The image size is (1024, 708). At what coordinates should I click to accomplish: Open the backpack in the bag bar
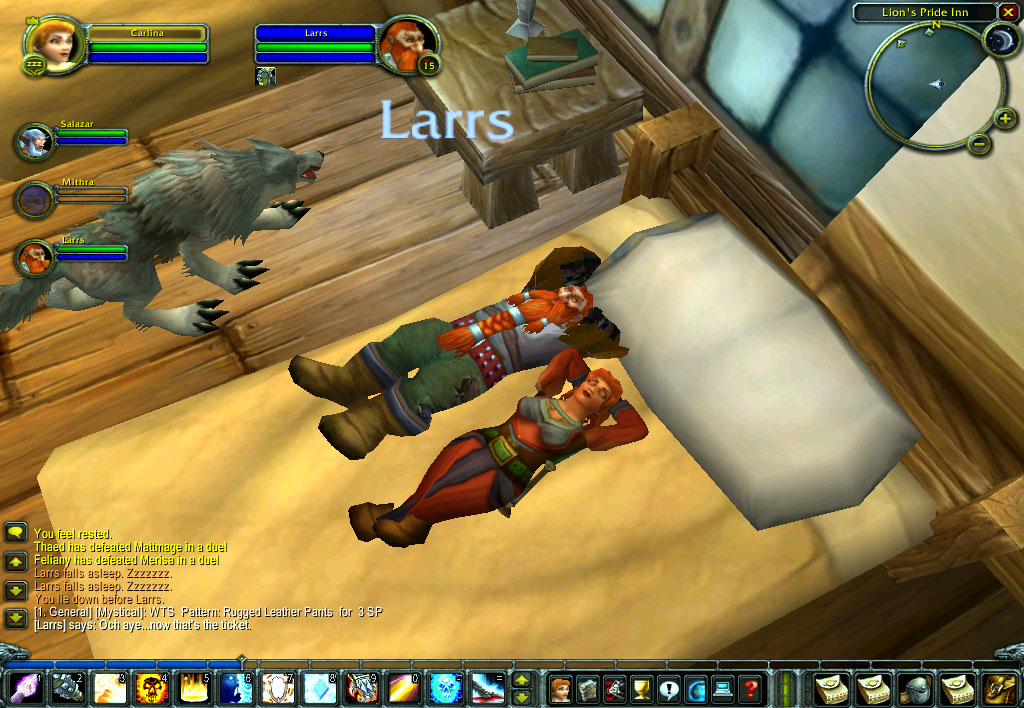click(x=1000, y=689)
